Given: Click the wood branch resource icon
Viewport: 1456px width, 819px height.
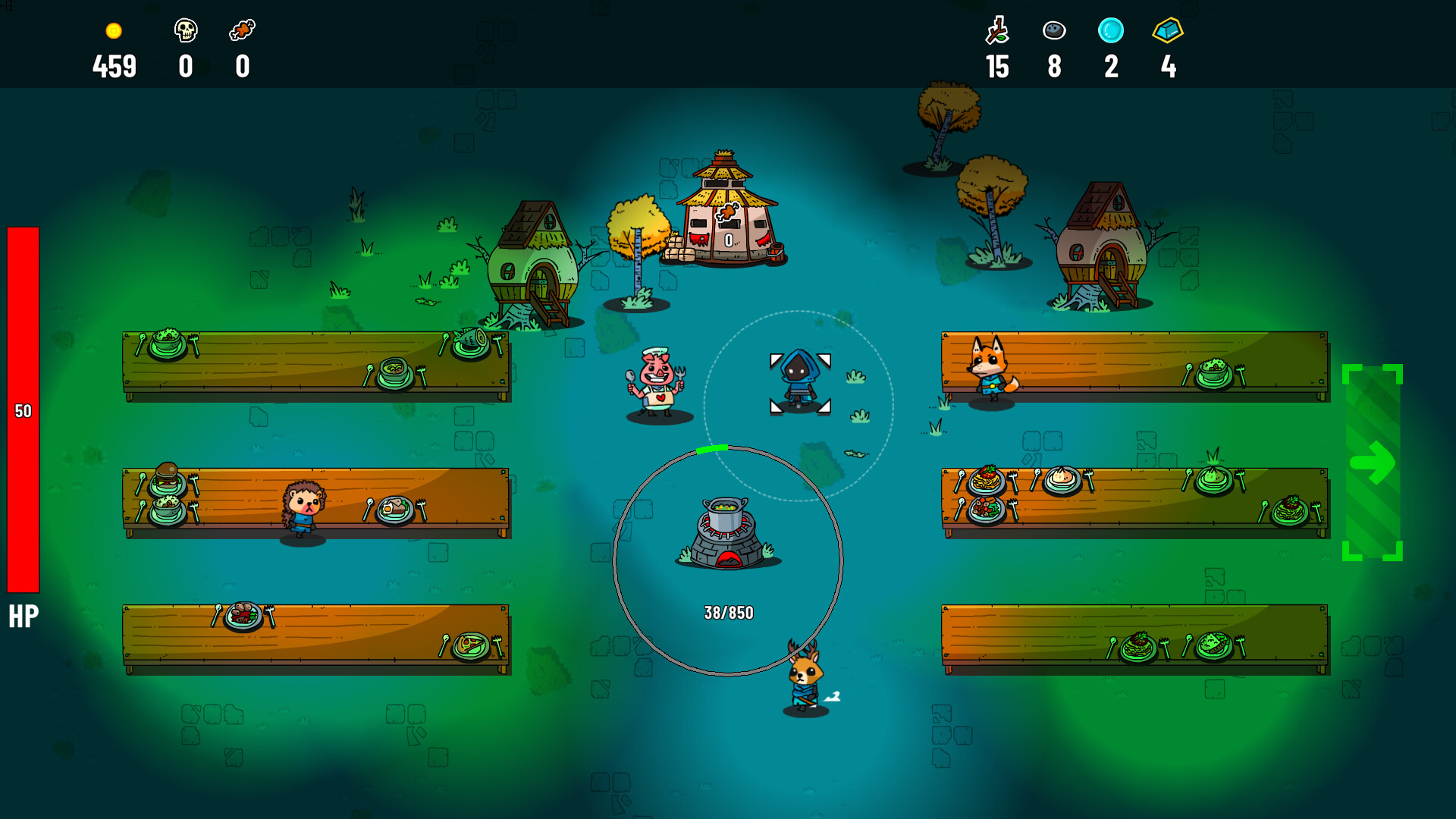Looking at the screenshot, I should pos(997,30).
